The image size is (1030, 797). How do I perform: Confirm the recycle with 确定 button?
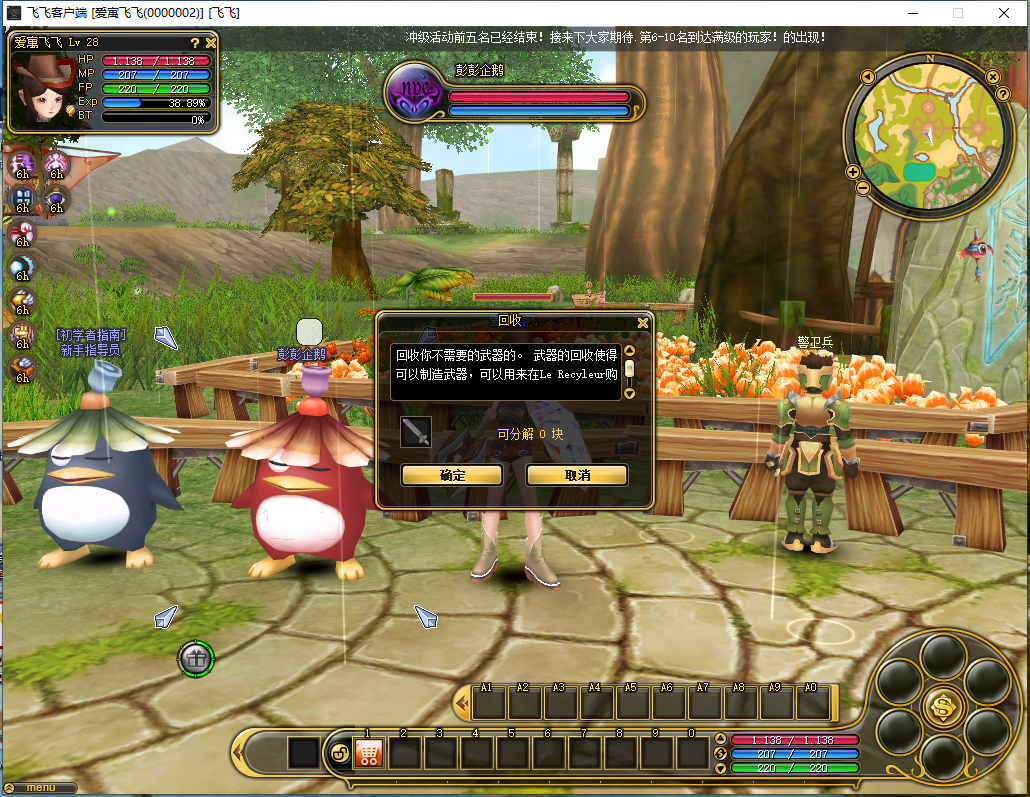(x=452, y=475)
